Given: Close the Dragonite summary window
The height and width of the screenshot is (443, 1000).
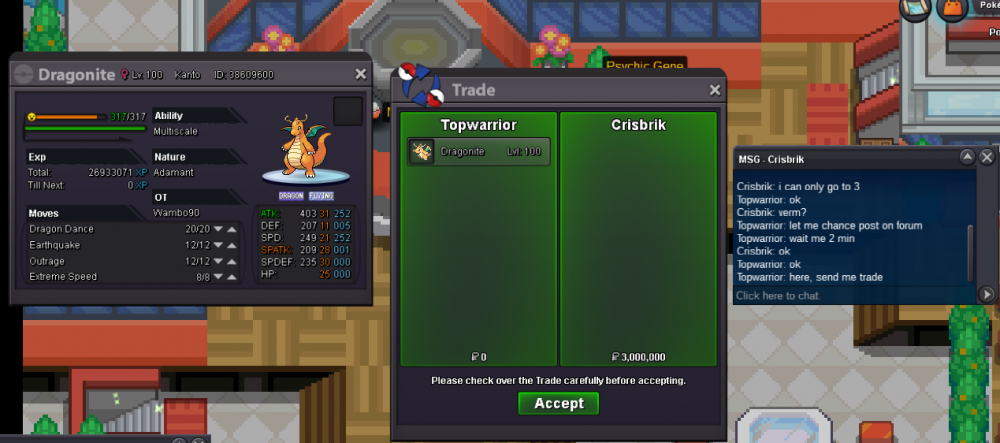Looking at the screenshot, I should pos(361,74).
